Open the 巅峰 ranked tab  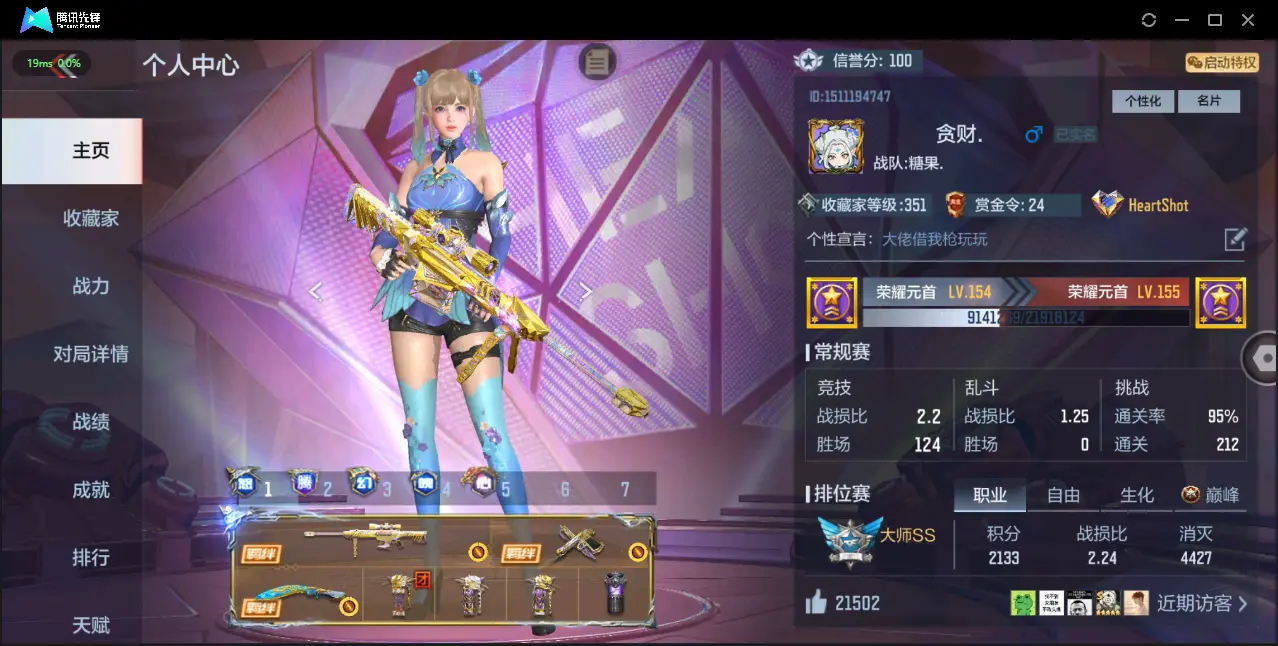pyautogui.click(x=1210, y=495)
